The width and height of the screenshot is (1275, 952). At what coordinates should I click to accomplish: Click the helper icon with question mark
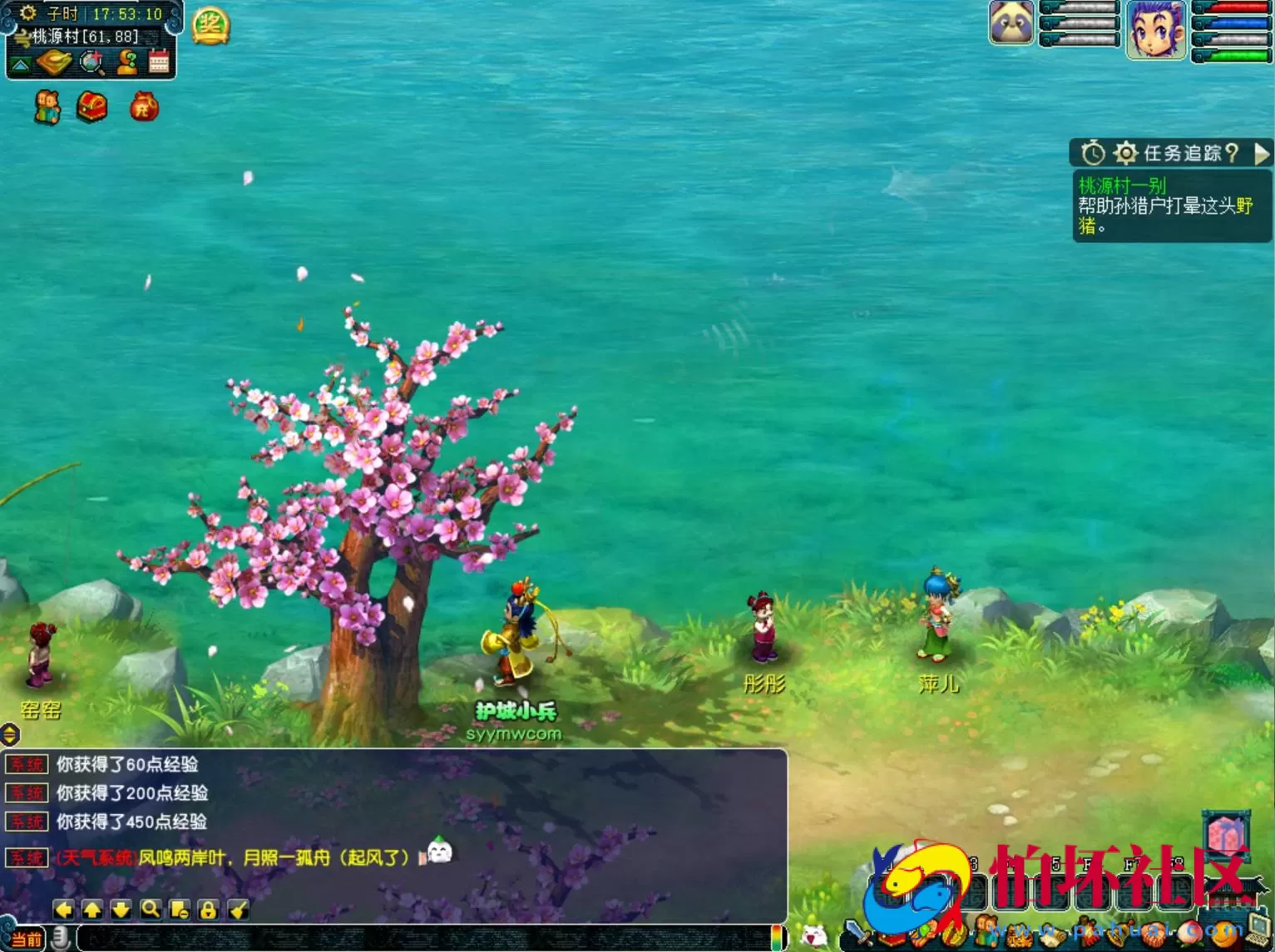pos(127,62)
